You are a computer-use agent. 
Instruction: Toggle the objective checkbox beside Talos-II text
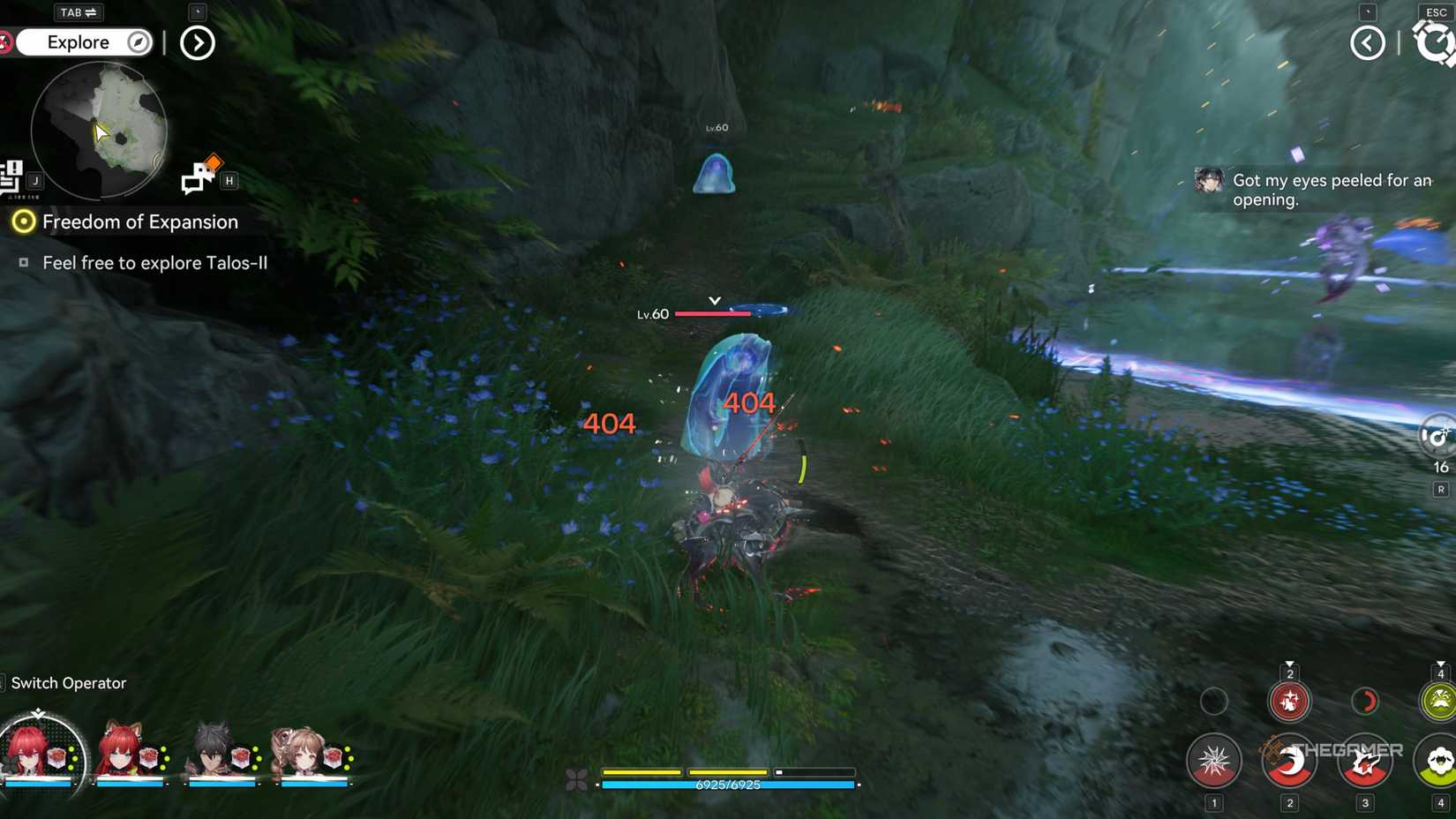pyautogui.click(x=24, y=262)
